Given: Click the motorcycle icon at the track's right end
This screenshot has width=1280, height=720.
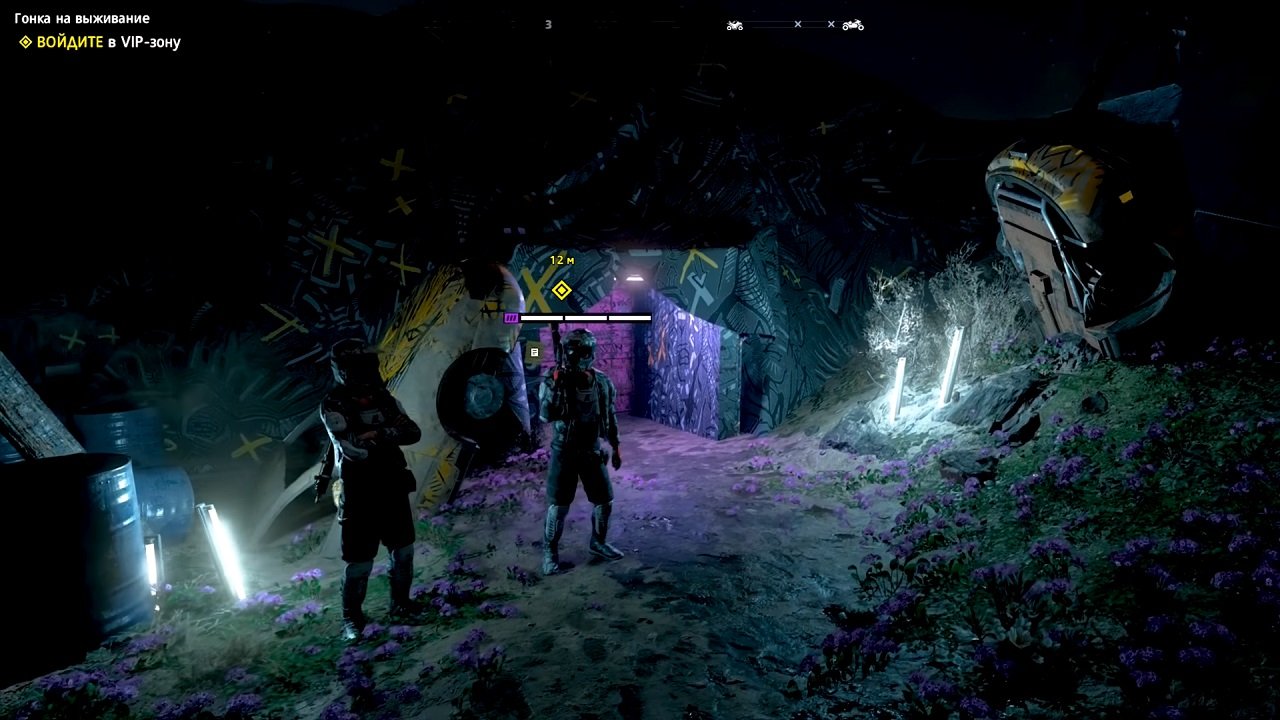Looking at the screenshot, I should coord(852,25).
